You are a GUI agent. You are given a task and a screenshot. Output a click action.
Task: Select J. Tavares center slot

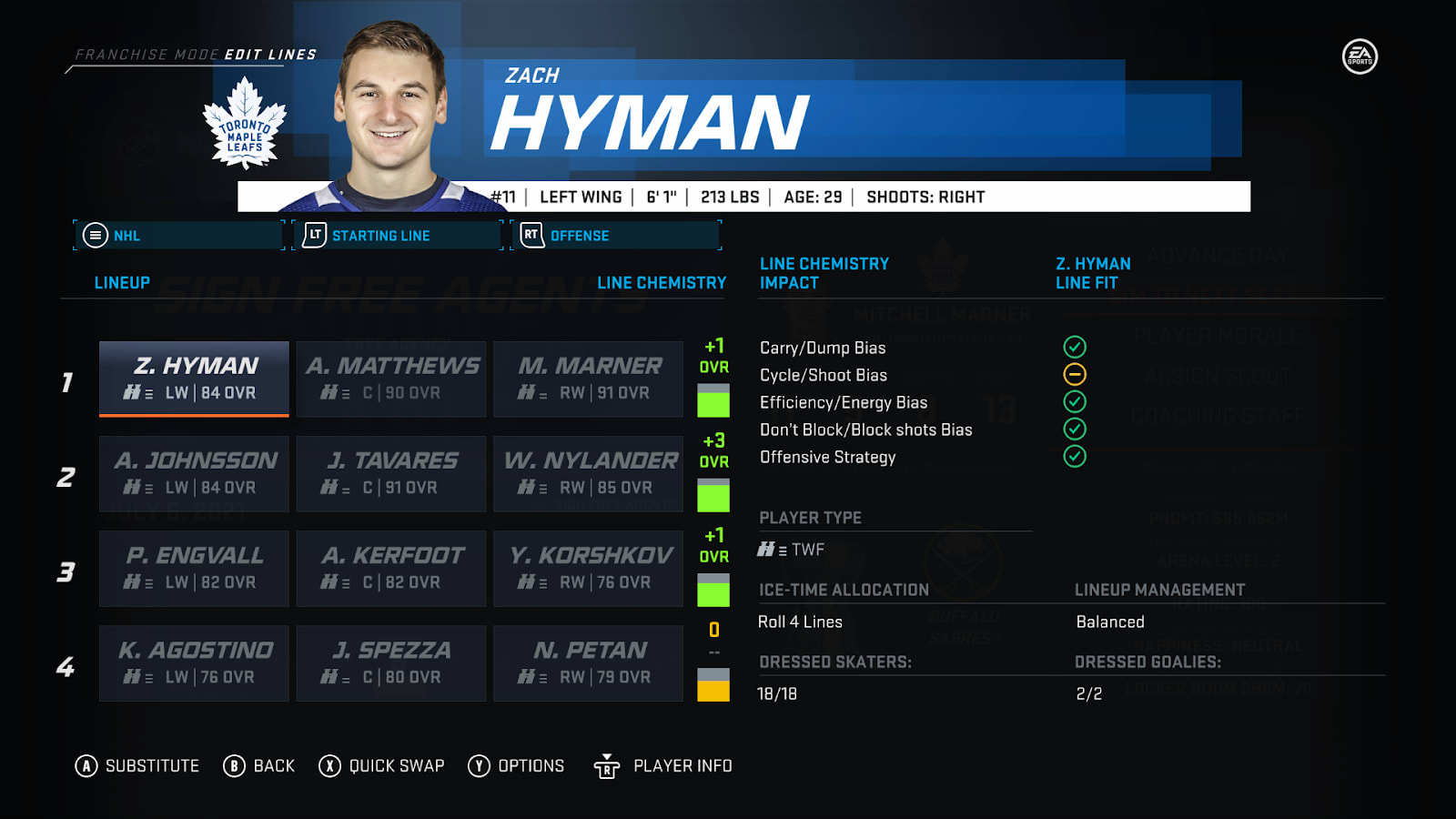coord(391,473)
